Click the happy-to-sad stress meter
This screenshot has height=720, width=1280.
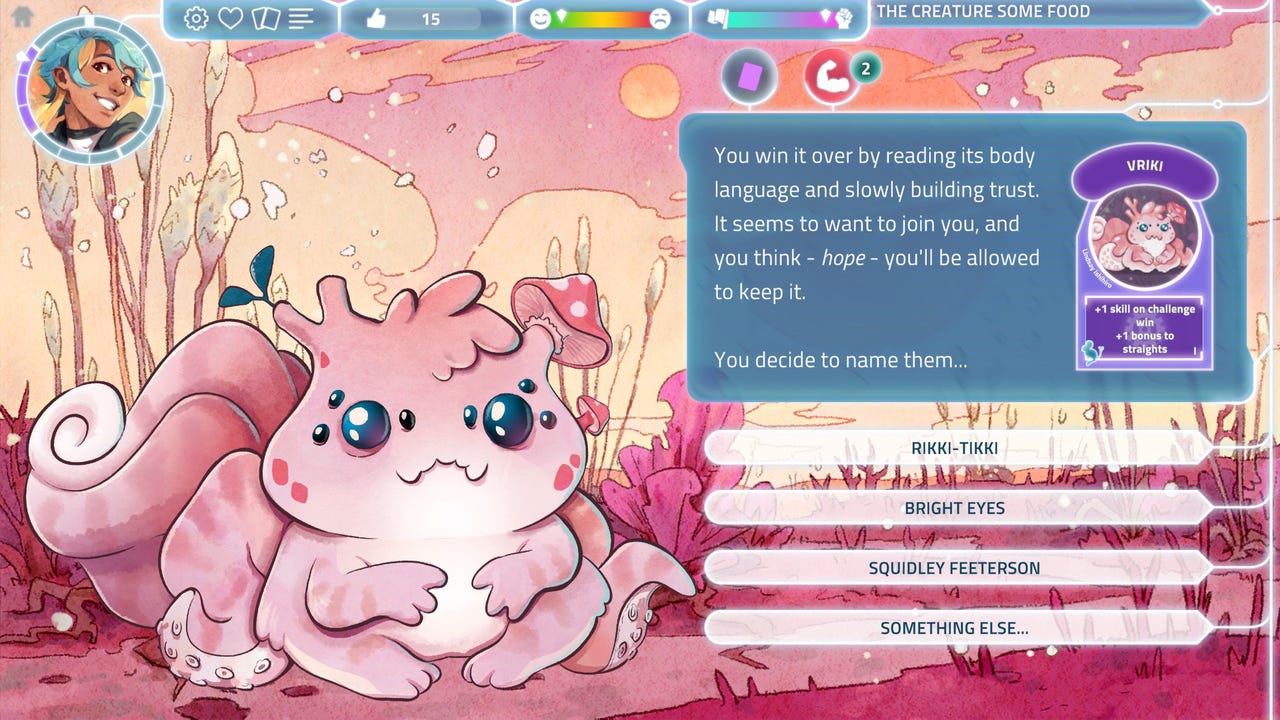(601, 18)
